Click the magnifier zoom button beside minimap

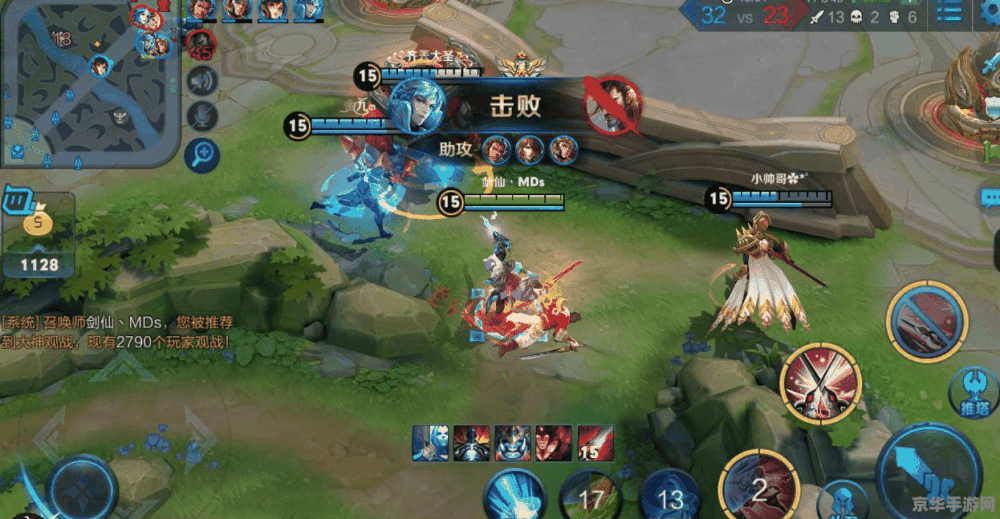coord(203,153)
